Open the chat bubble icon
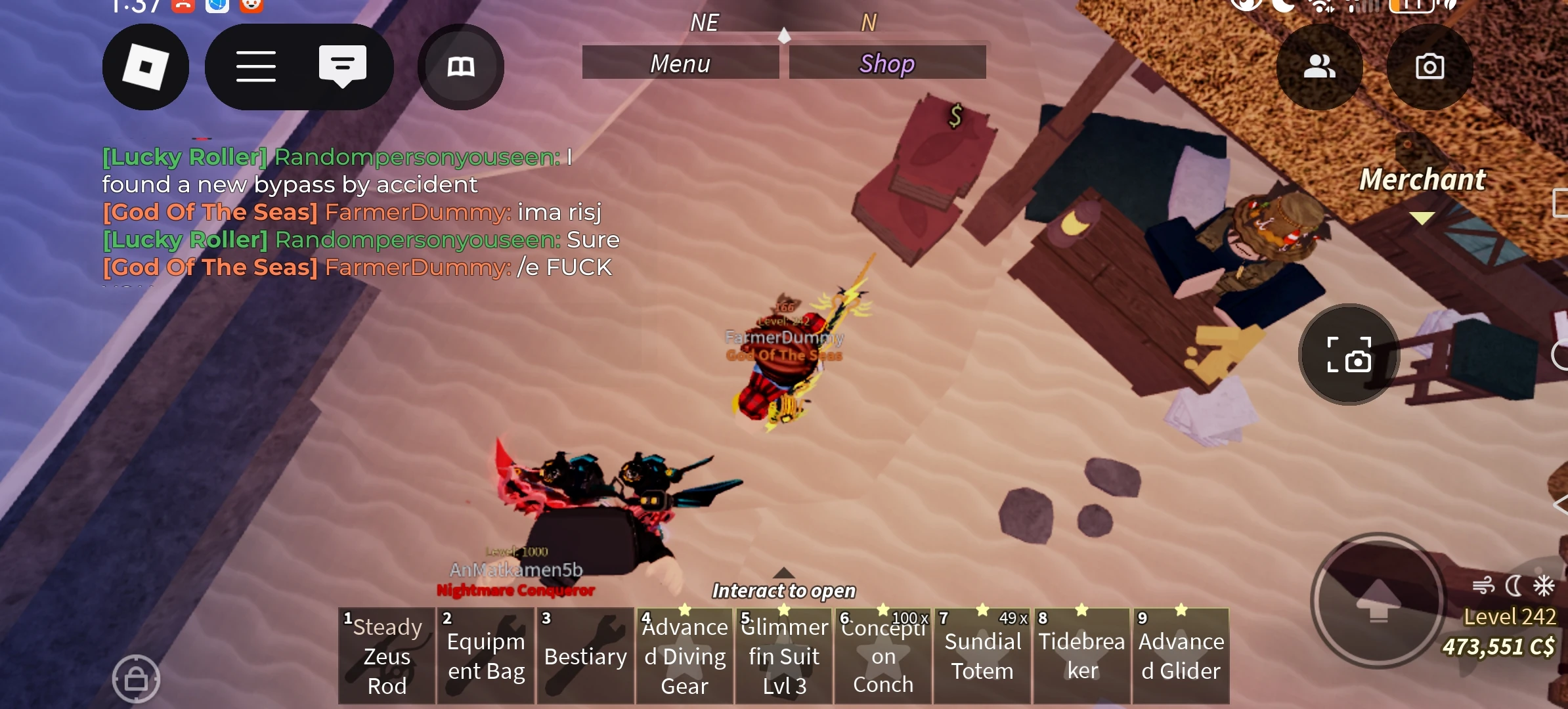Image resolution: width=1568 pixels, height=709 pixels. [342, 65]
